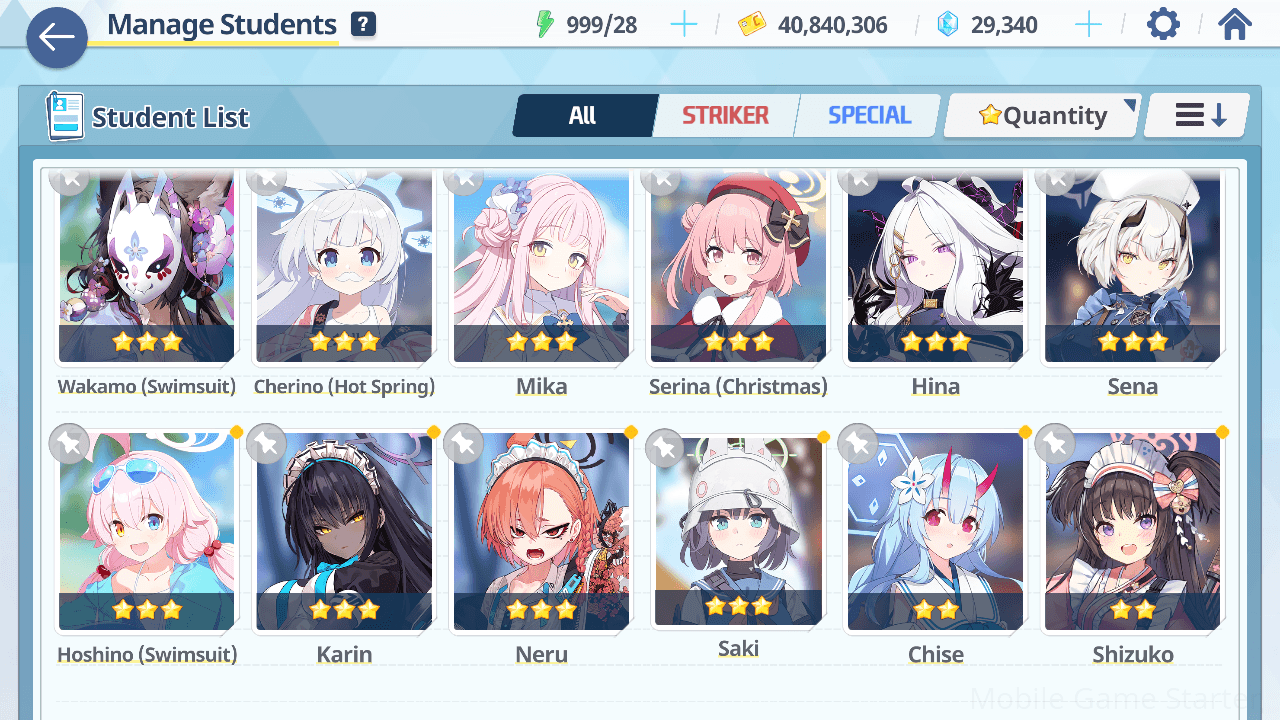The width and height of the screenshot is (1280, 720).
Task: Show only STRIKER students
Action: click(x=725, y=116)
